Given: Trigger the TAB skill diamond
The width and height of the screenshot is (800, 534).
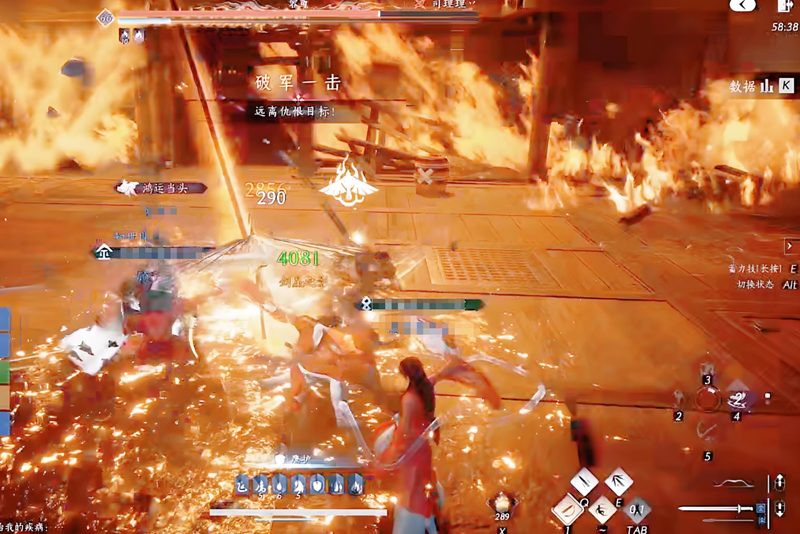Looking at the screenshot, I should click(x=637, y=509).
